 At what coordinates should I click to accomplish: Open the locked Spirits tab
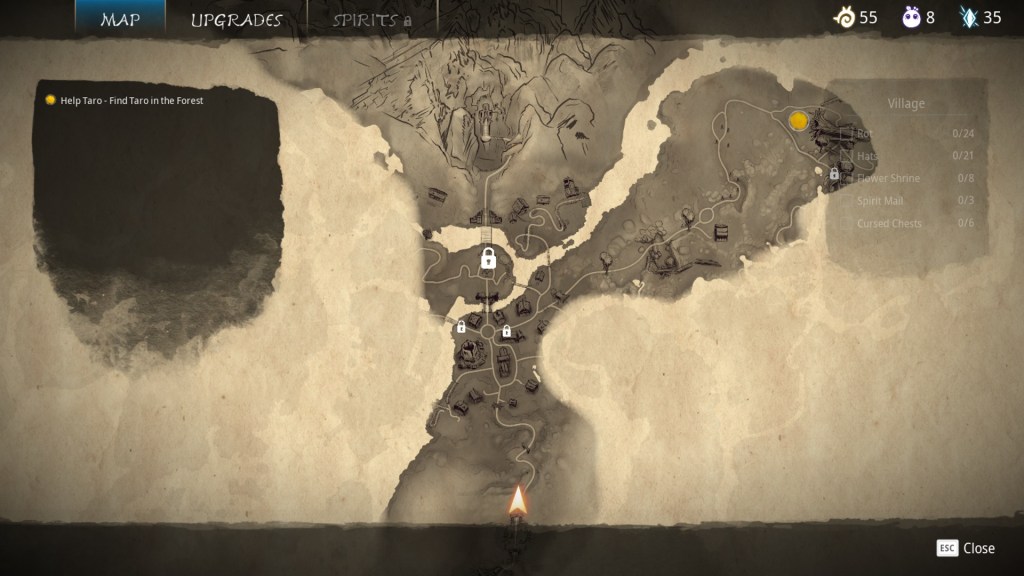pyautogui.click(x=371, y=19)
